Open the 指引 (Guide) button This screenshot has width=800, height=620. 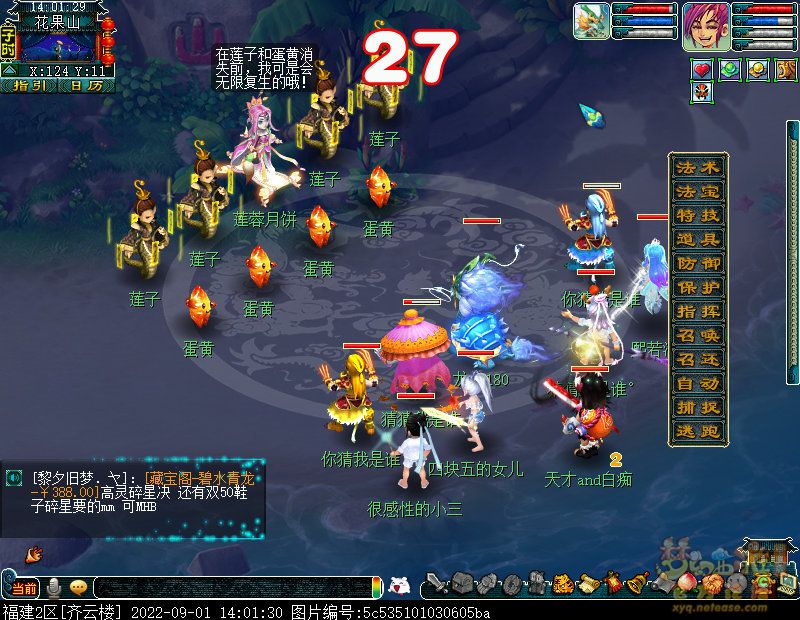(29, 86)
